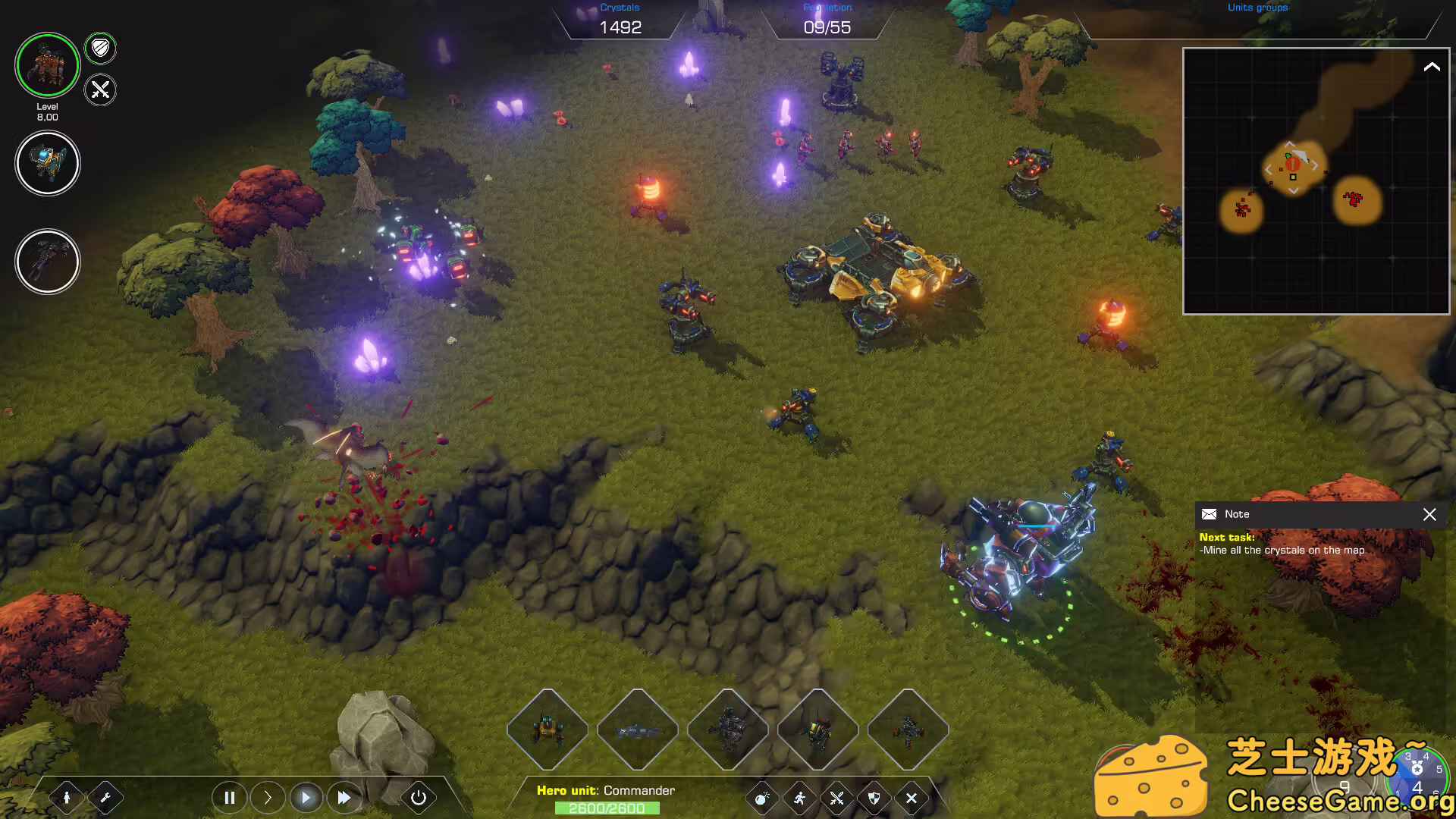
Task: Toggle the shield buff on the hero portrait
Action: pos(99,49)
